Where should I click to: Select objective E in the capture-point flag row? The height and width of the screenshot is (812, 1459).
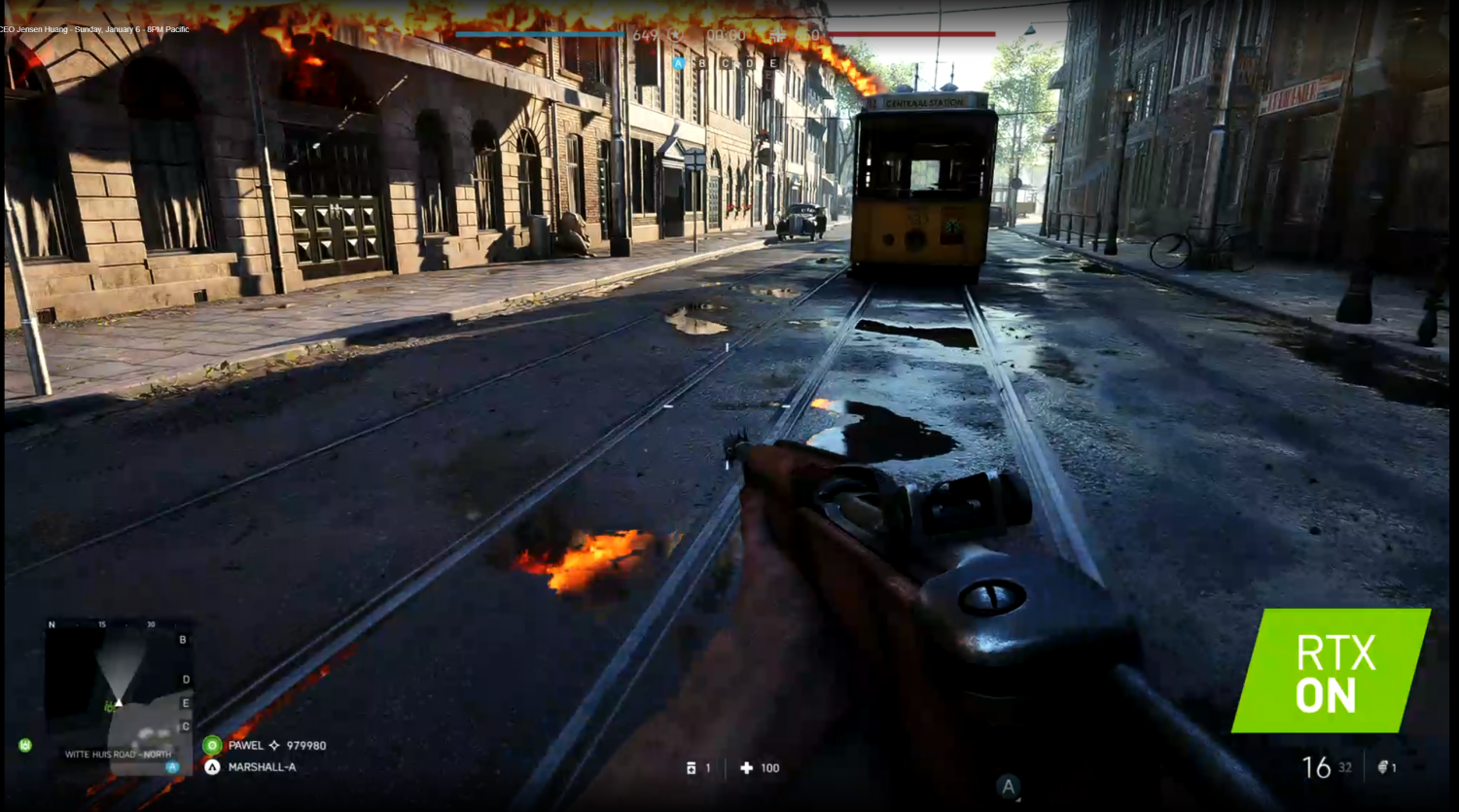click(x=773, y=63)
